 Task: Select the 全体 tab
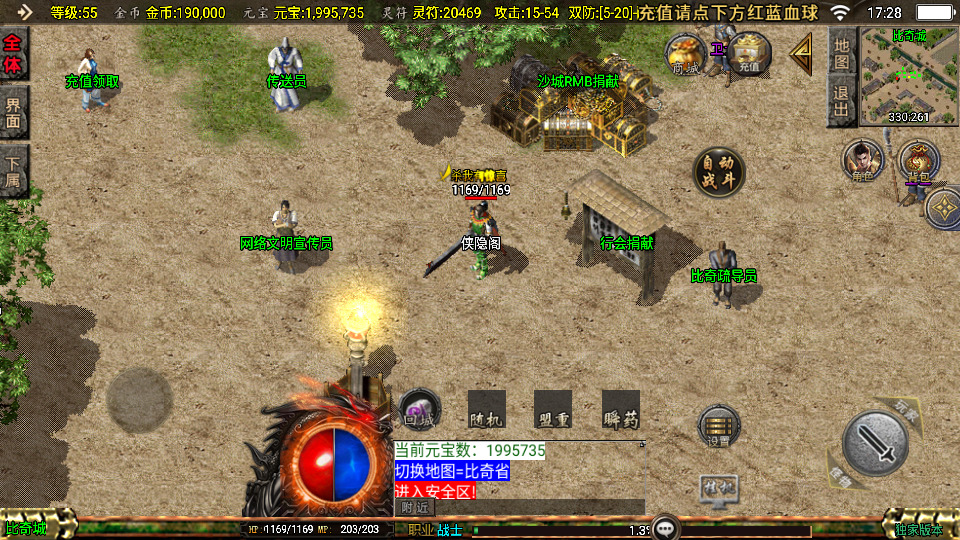pyautogui.click(x=14, y=55)
